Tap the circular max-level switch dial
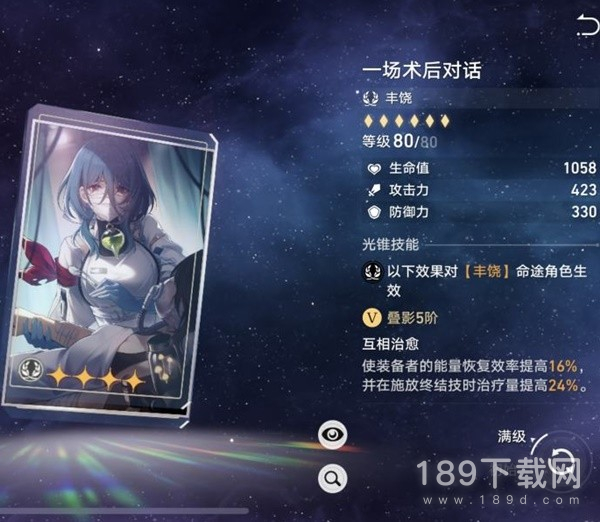This screenshot has height=522, width=600. [x=562, y=460]
